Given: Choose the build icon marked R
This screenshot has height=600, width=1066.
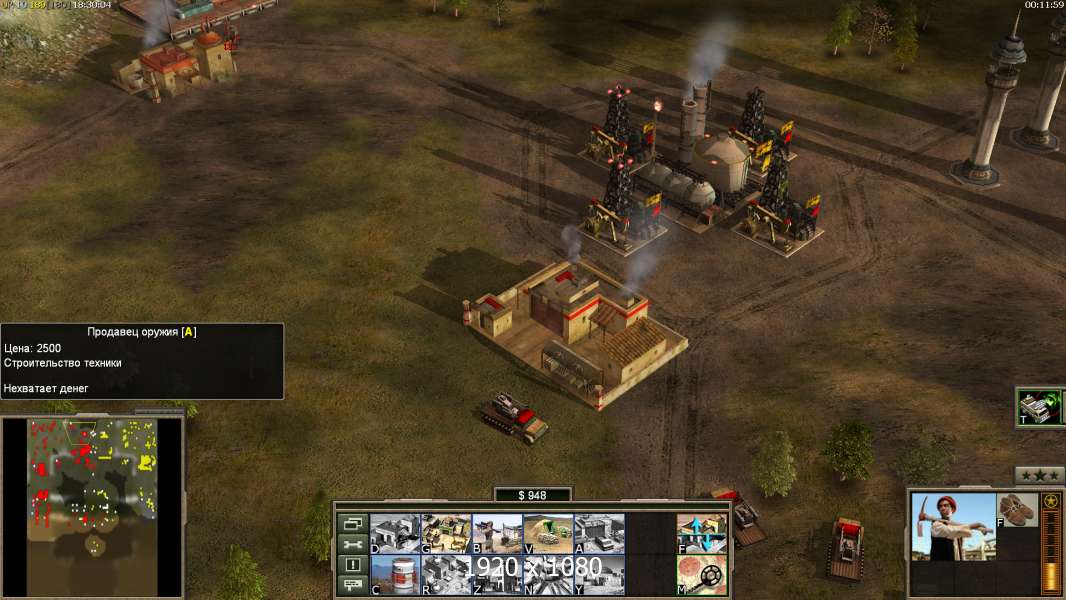Looking at the screenshot, I should coord(446,574).
